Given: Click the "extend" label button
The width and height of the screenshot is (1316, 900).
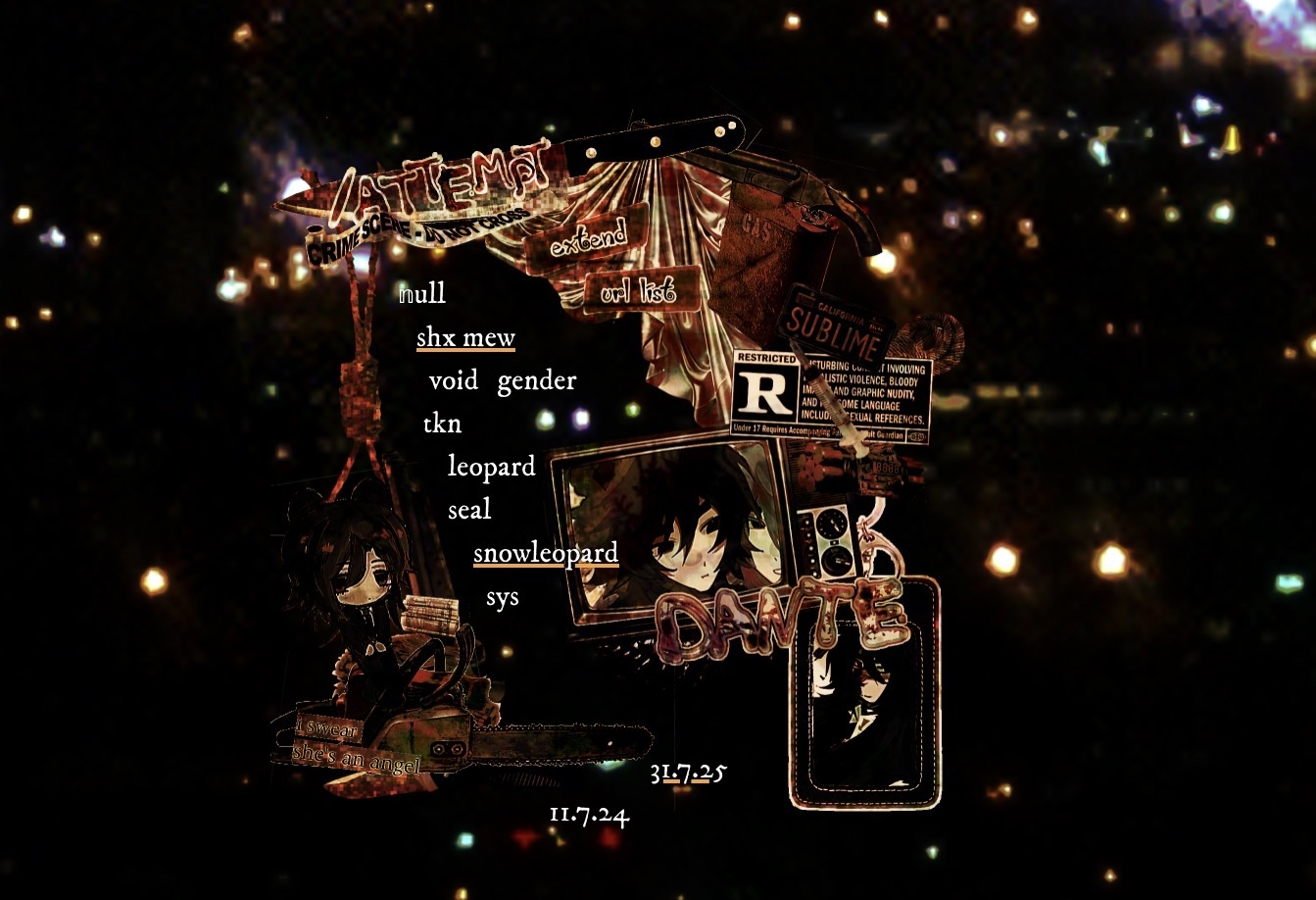Looking at the screenshot, I should (x=588, y=236).
